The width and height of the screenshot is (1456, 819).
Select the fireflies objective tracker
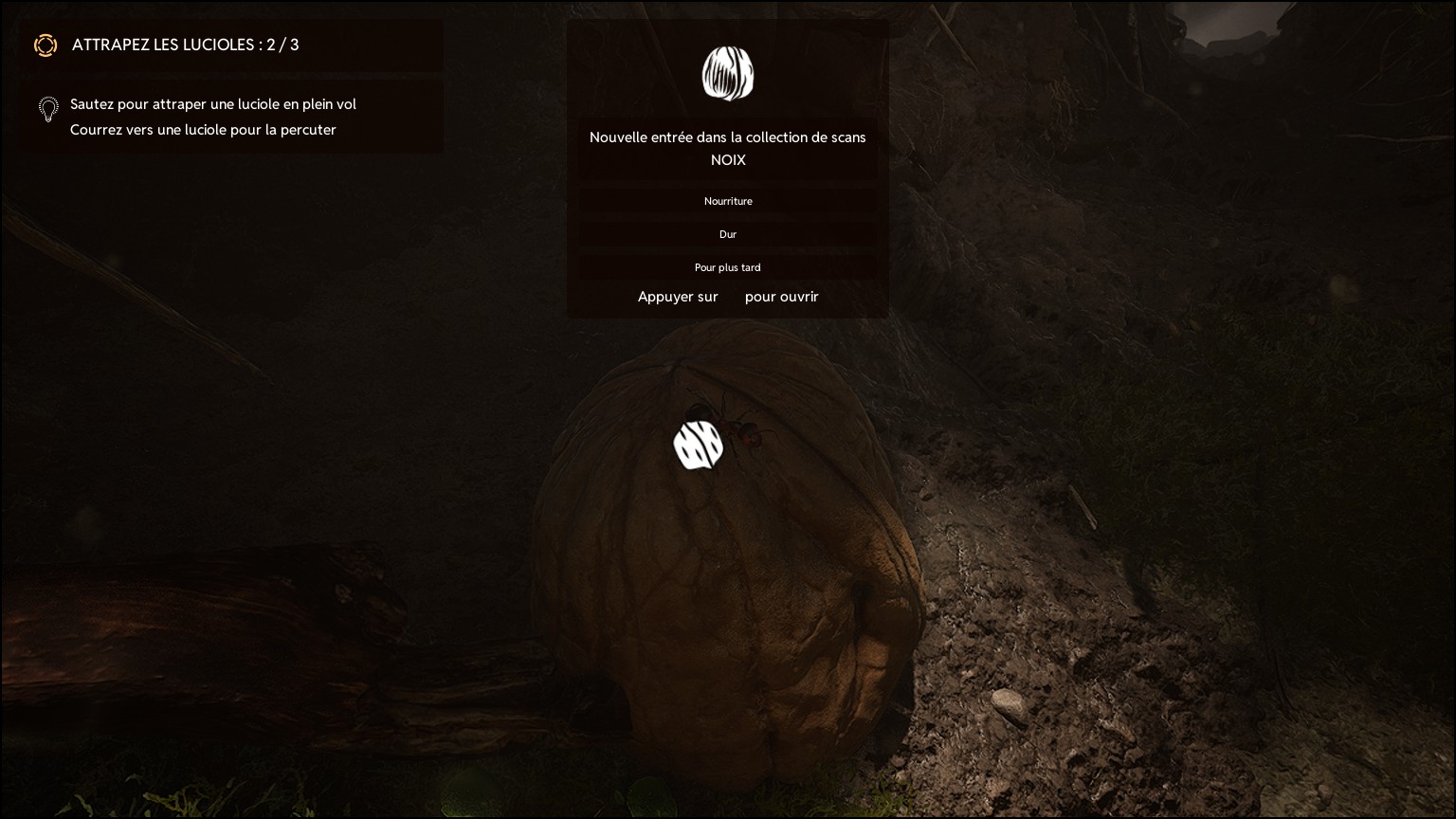point(185,45)
